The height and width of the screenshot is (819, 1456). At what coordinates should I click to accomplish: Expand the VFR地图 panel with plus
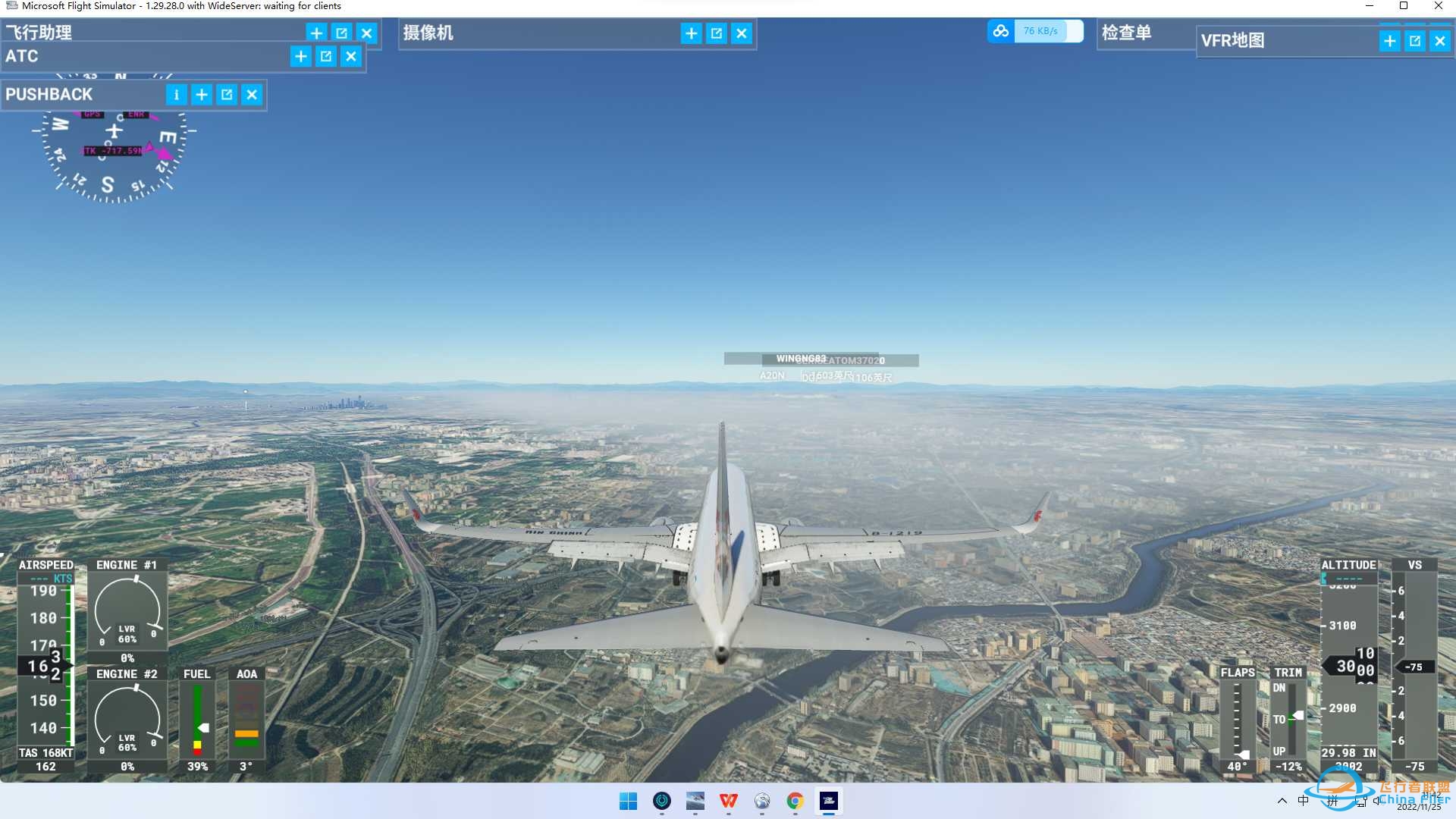1390,41
